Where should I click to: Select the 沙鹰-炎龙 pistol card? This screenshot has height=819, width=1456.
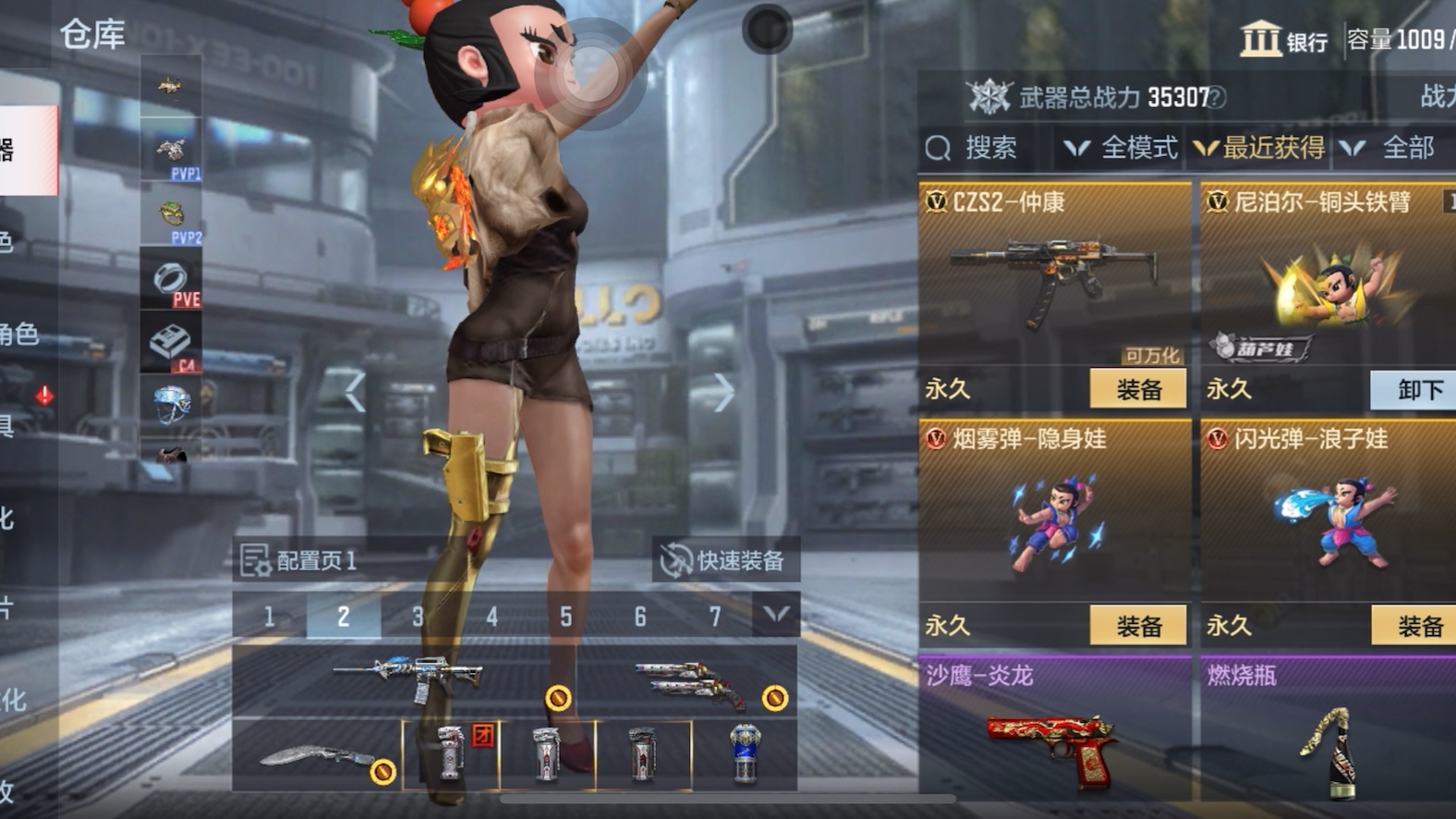1054,730
